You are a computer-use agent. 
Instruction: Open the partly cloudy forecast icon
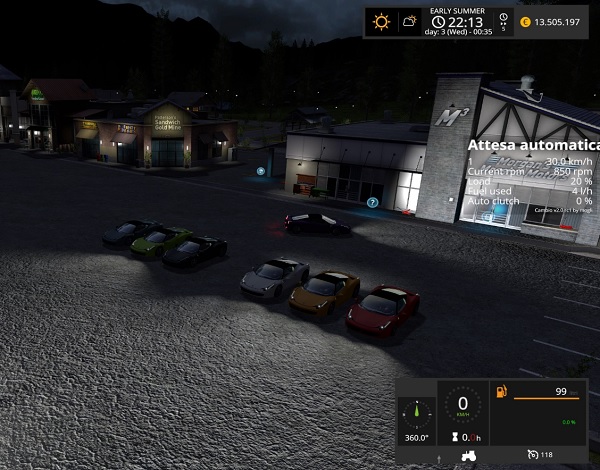coord(408,21)
